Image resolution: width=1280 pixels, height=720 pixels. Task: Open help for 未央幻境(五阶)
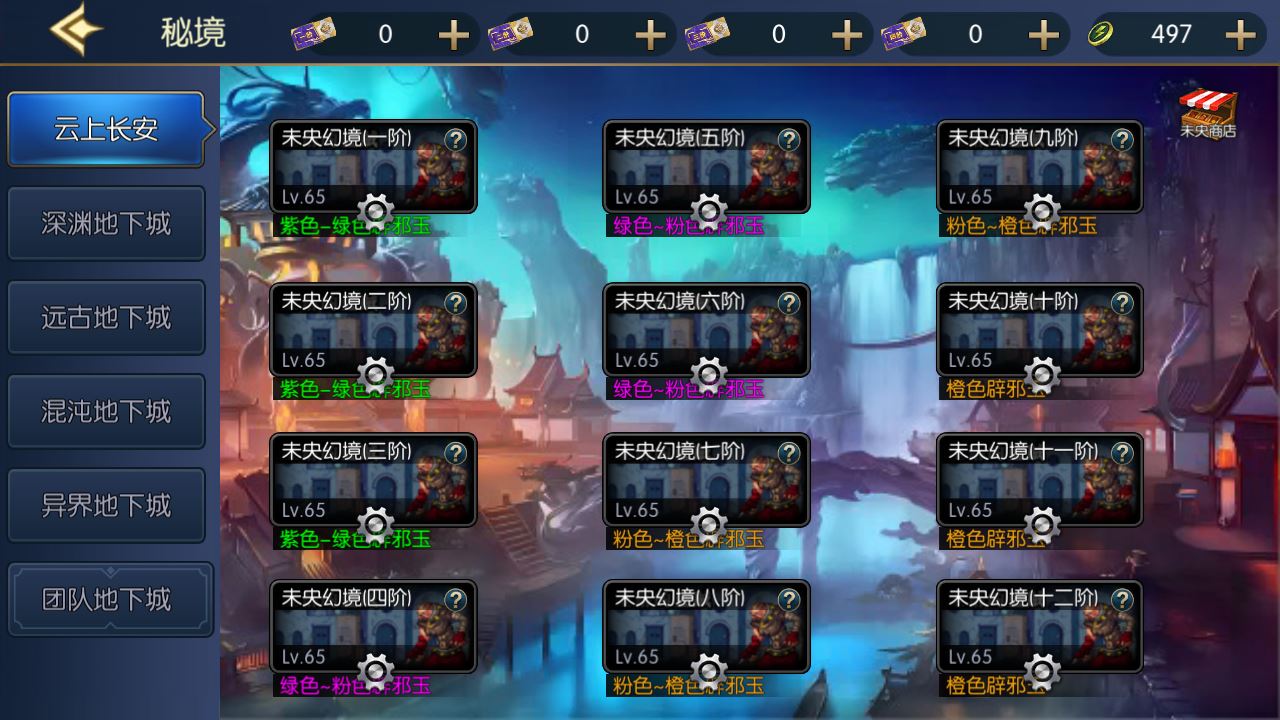pyautogui.click(x=790, y=140)
